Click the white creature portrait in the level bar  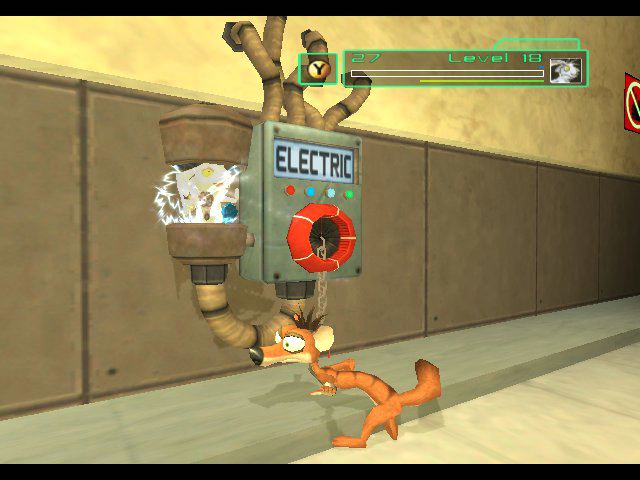click(566, 71)
